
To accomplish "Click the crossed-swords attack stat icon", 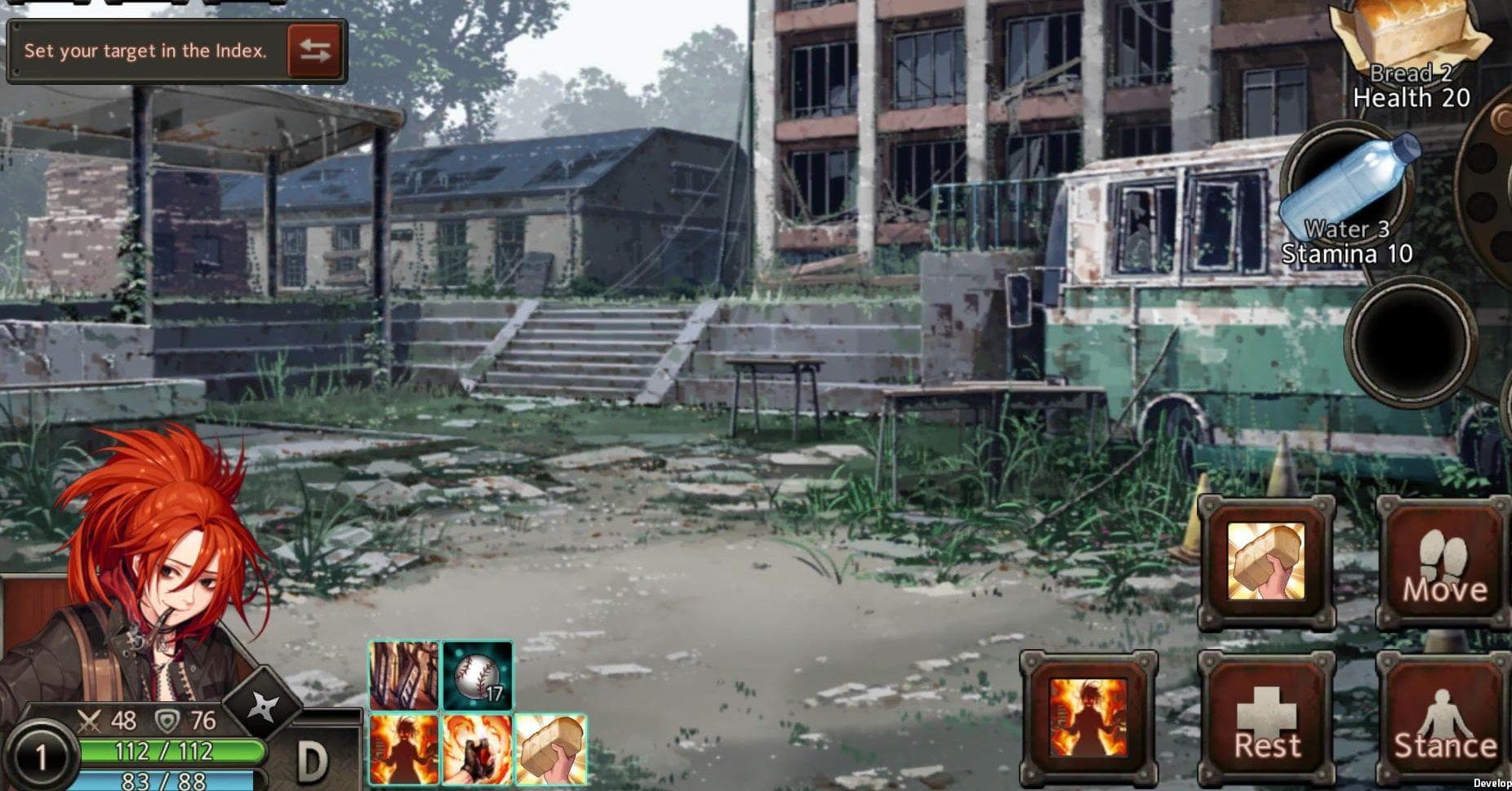I will point(90,718).
